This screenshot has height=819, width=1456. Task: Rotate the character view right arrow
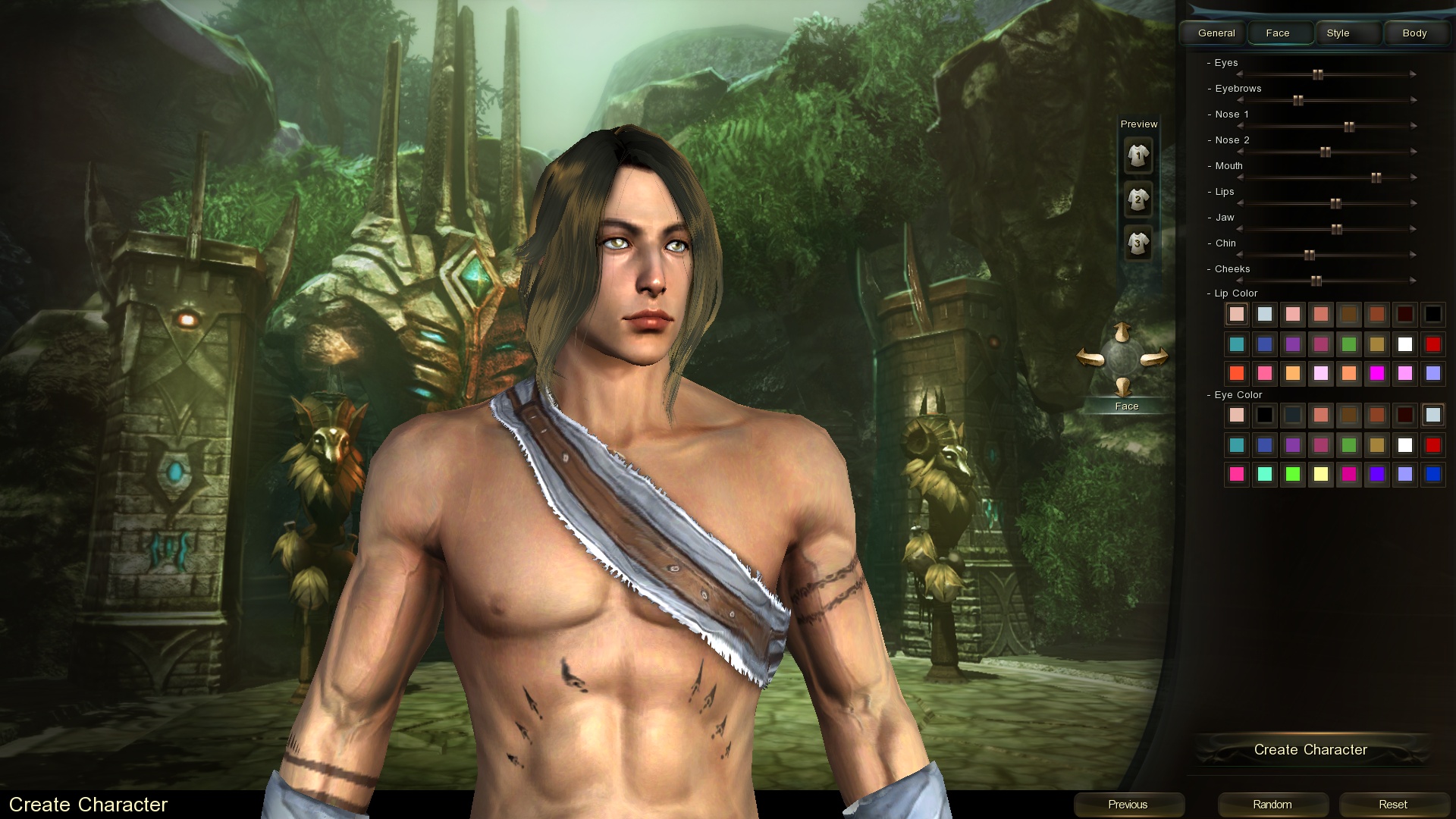[1154, 358]
